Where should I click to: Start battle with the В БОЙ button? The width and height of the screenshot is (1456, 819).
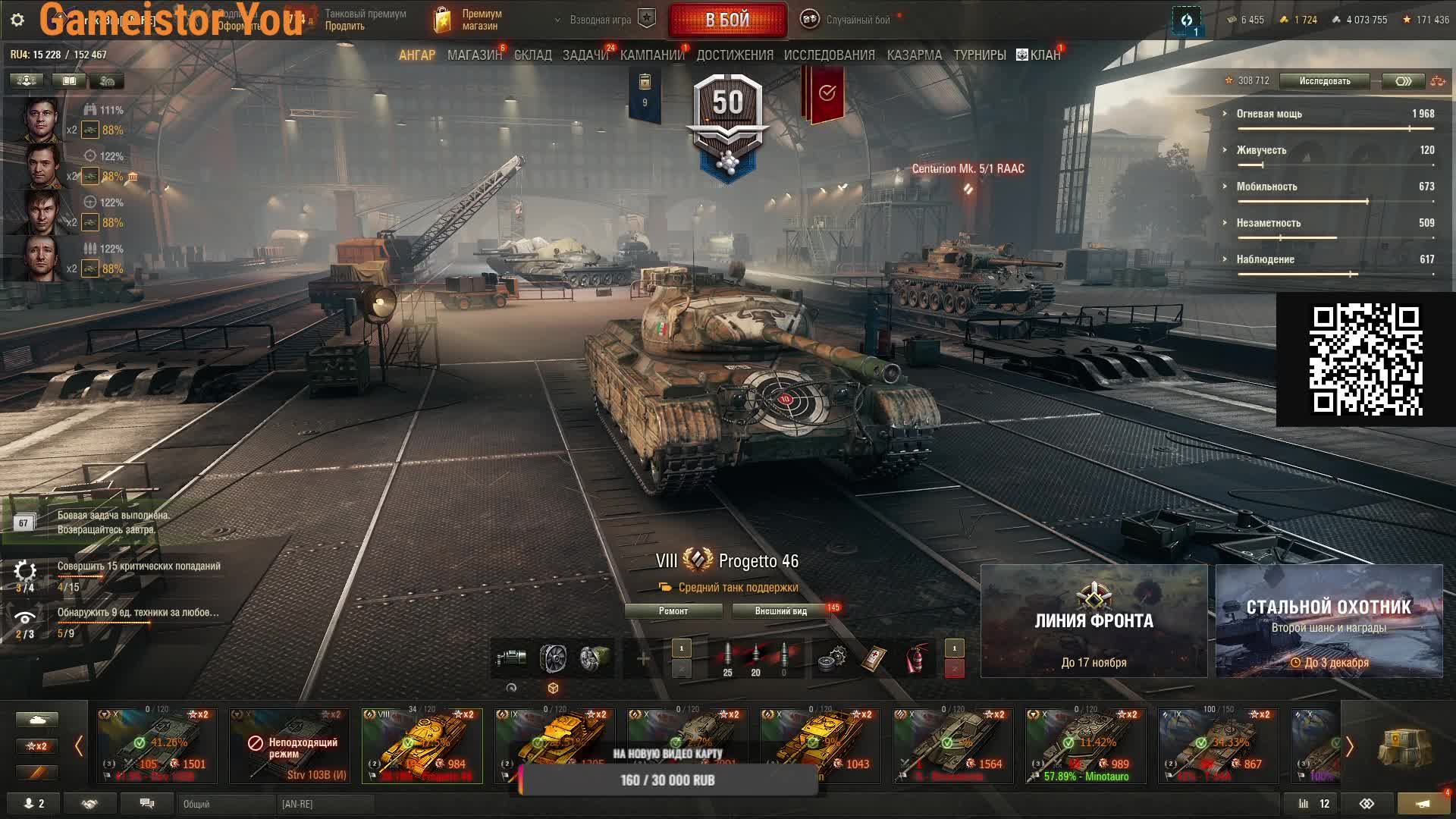727,20
